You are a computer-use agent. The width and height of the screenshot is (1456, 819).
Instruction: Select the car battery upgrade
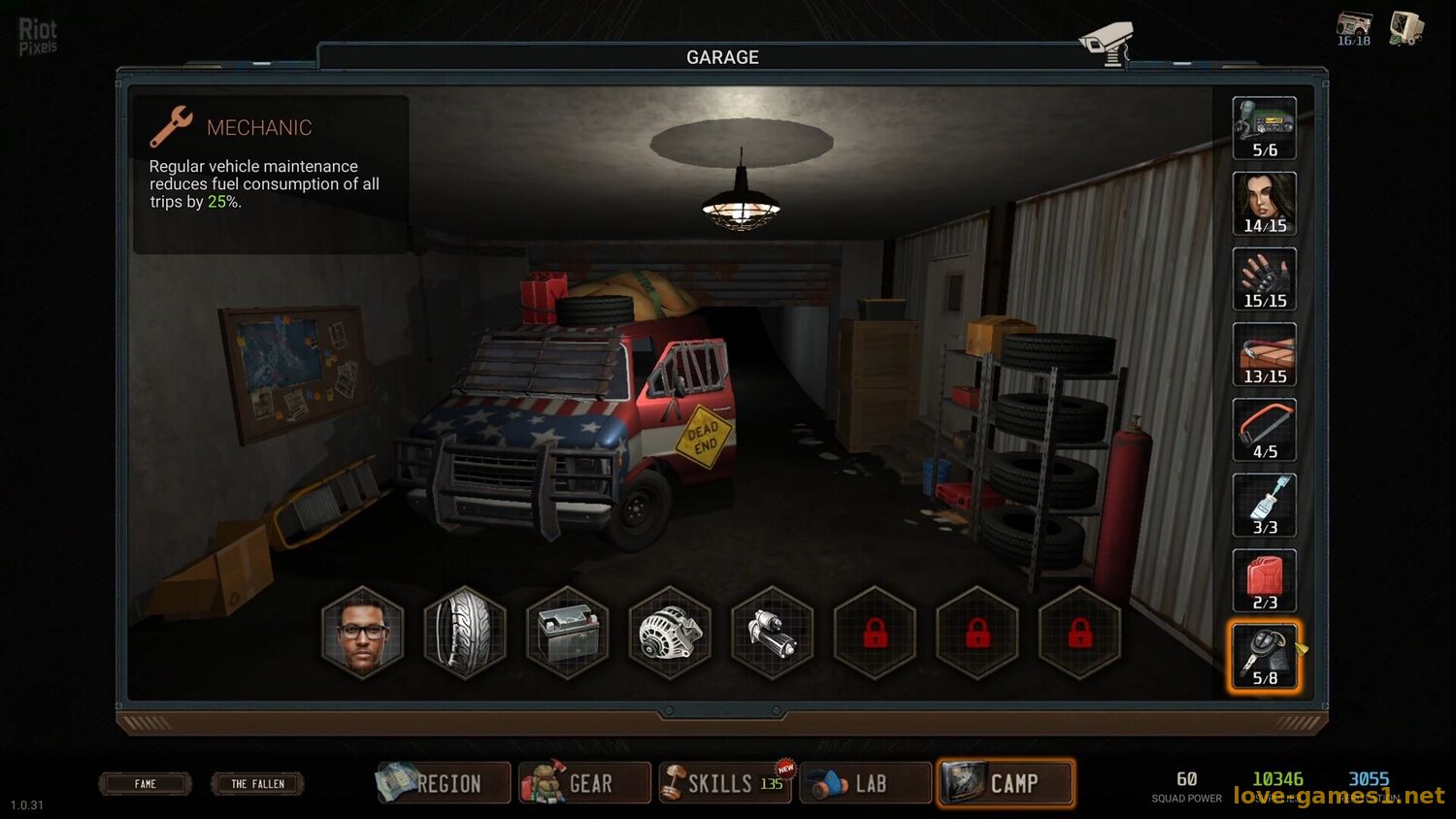(568, 633)
